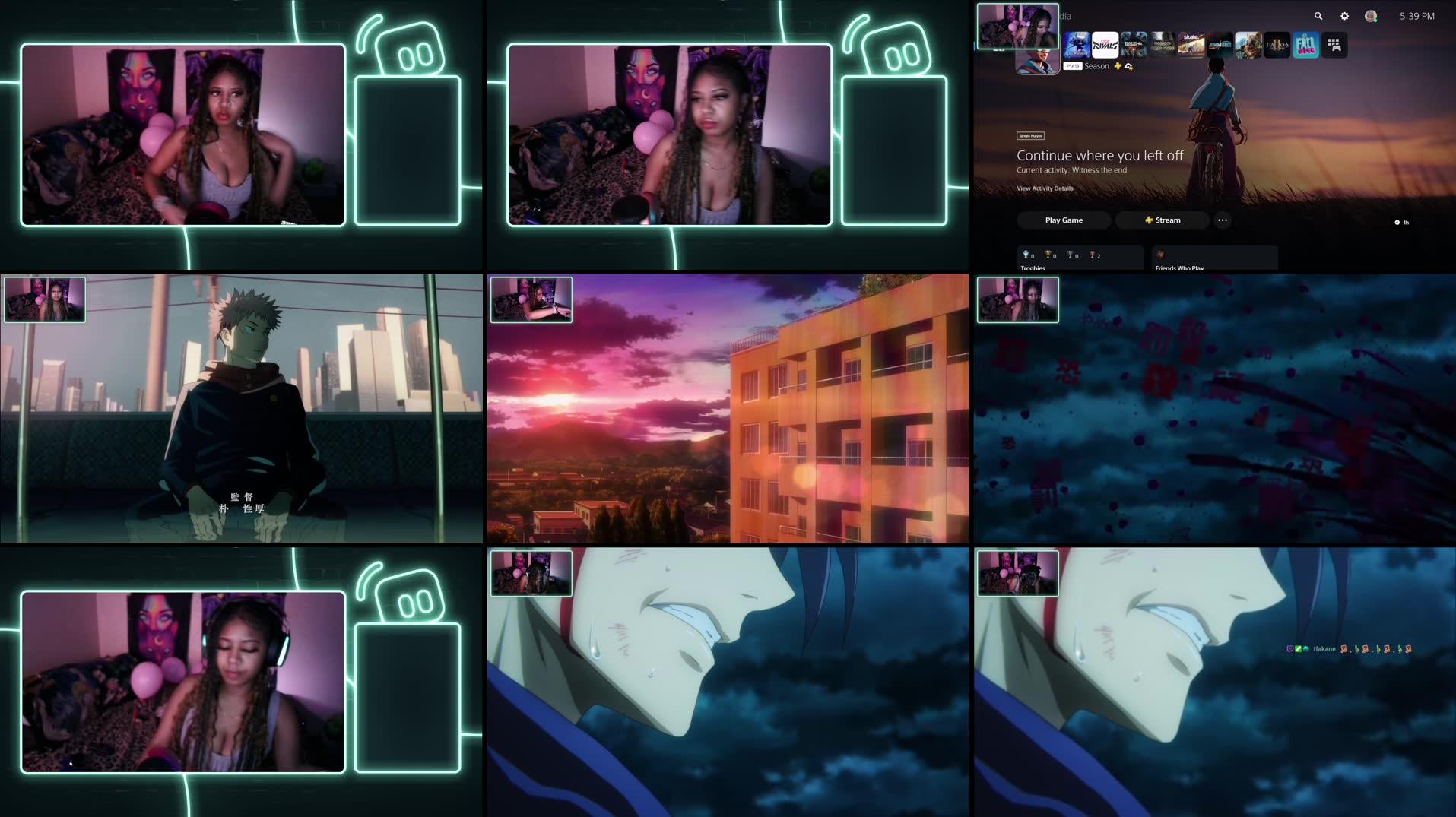
Task: Open the Game Library grid icon
Action: point(1336,44)
